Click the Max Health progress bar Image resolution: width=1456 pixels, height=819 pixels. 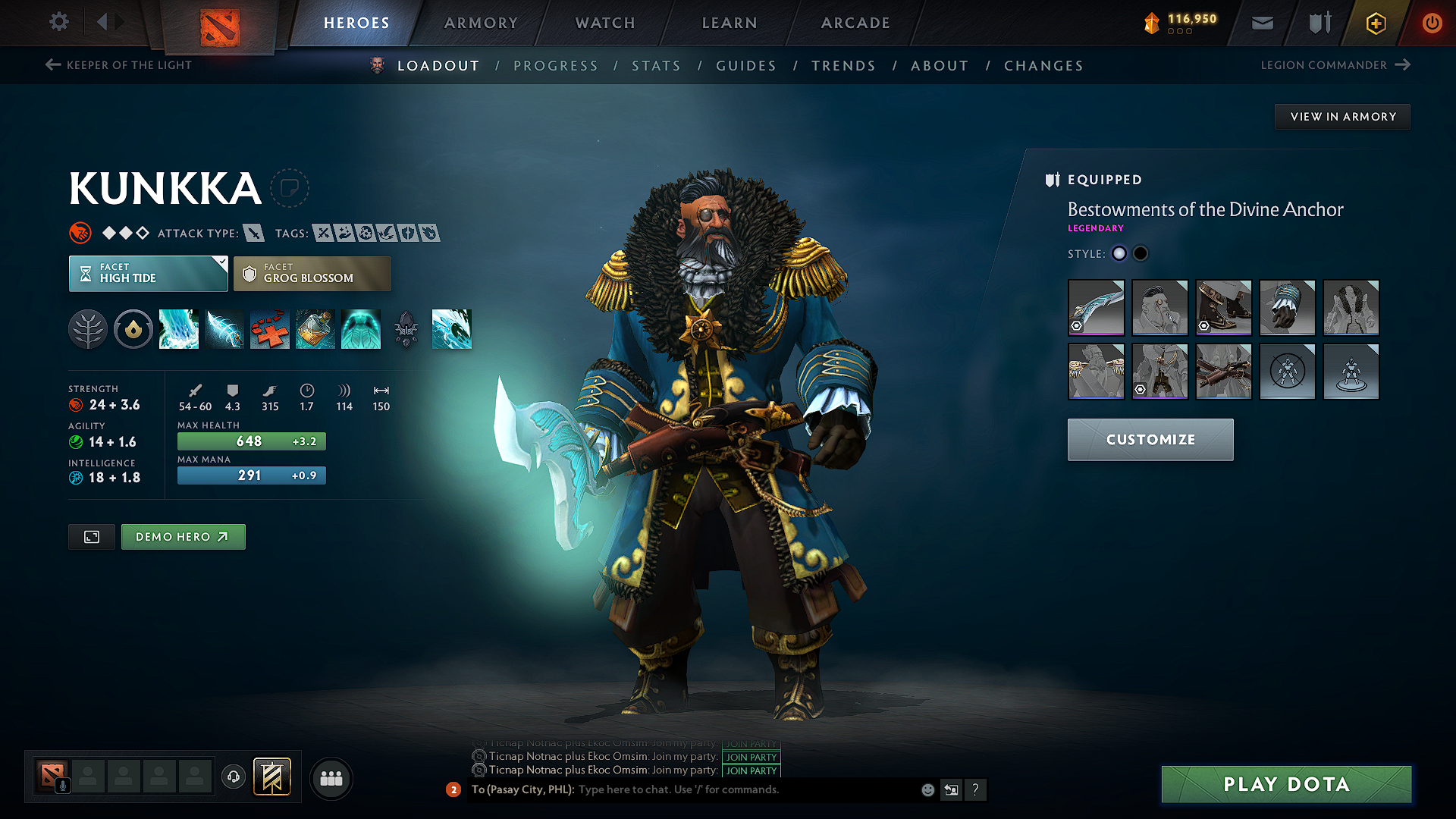(251, 441)
